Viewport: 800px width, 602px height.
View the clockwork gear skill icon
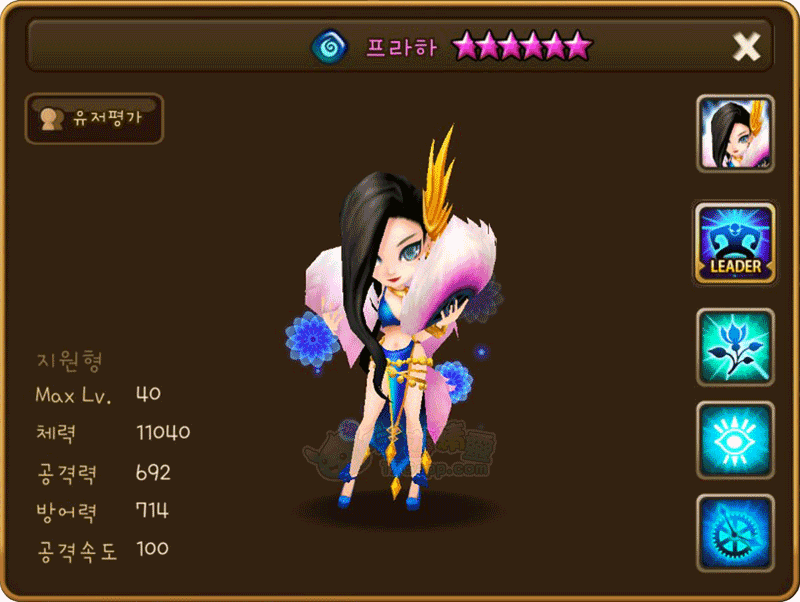pyautogui.click(x=735, y=532)
